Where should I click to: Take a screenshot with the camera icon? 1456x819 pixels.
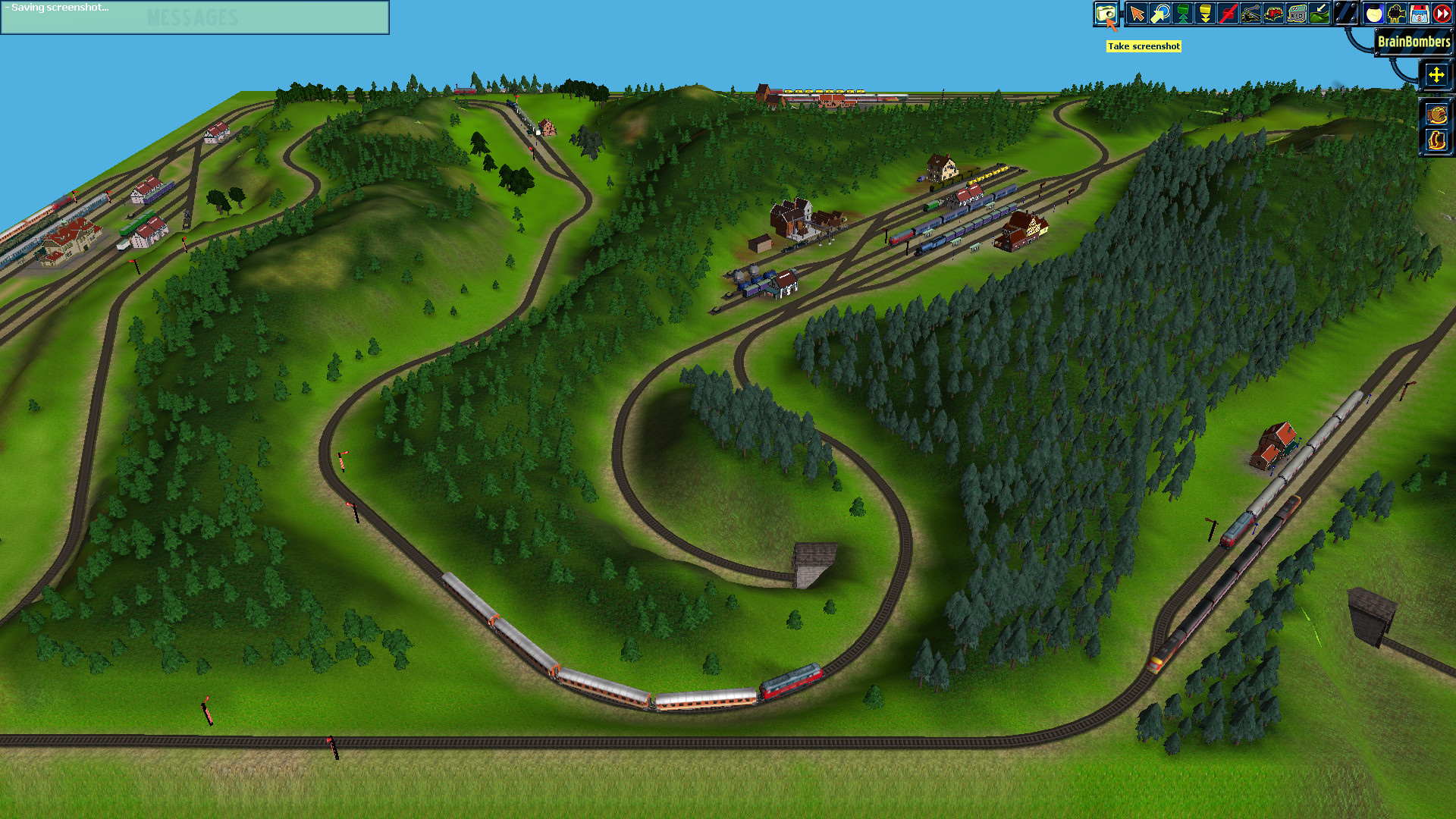point(1106,13)
